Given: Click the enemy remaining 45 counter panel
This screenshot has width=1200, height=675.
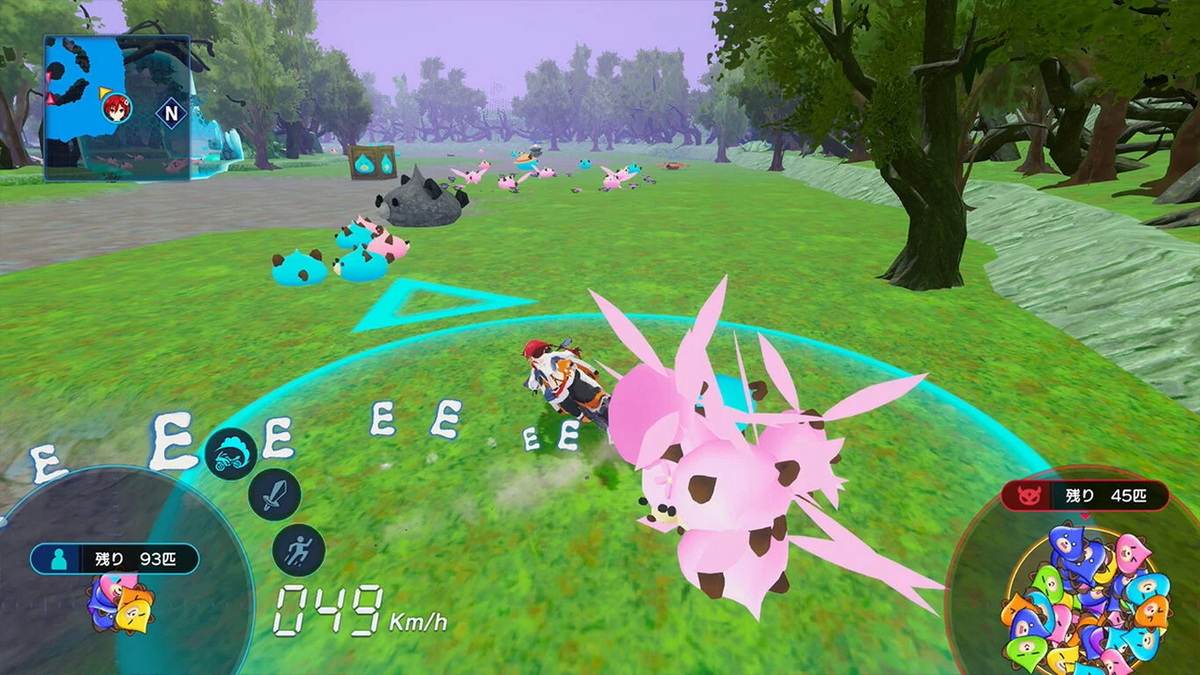Looking at the screenshot, I should (x=1085, y=496).
